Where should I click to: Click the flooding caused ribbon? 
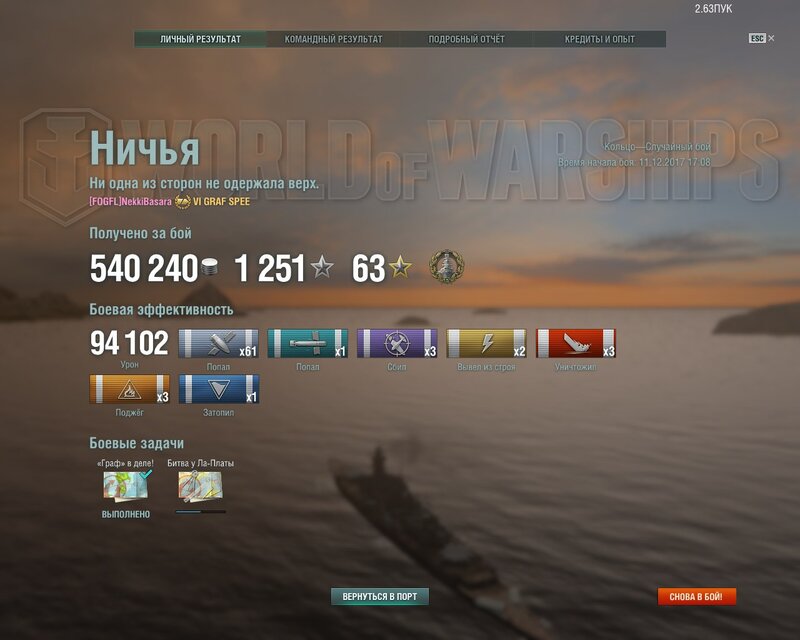click(x=218, y=389)
